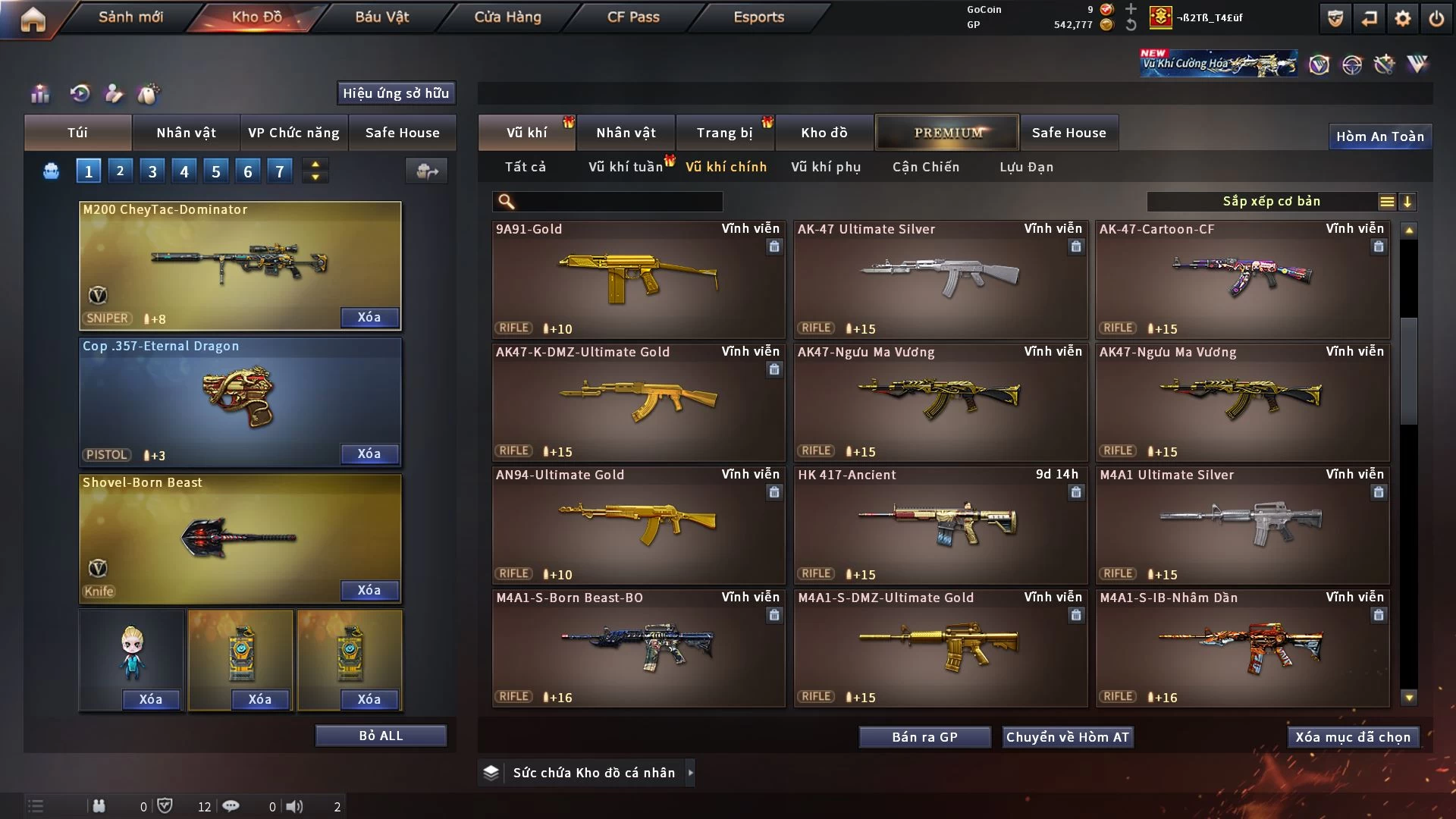This screenshot has width=1456, height=819.
Task: Open the Cửa Hàng shop menu
Action: [x=507, y=17]
